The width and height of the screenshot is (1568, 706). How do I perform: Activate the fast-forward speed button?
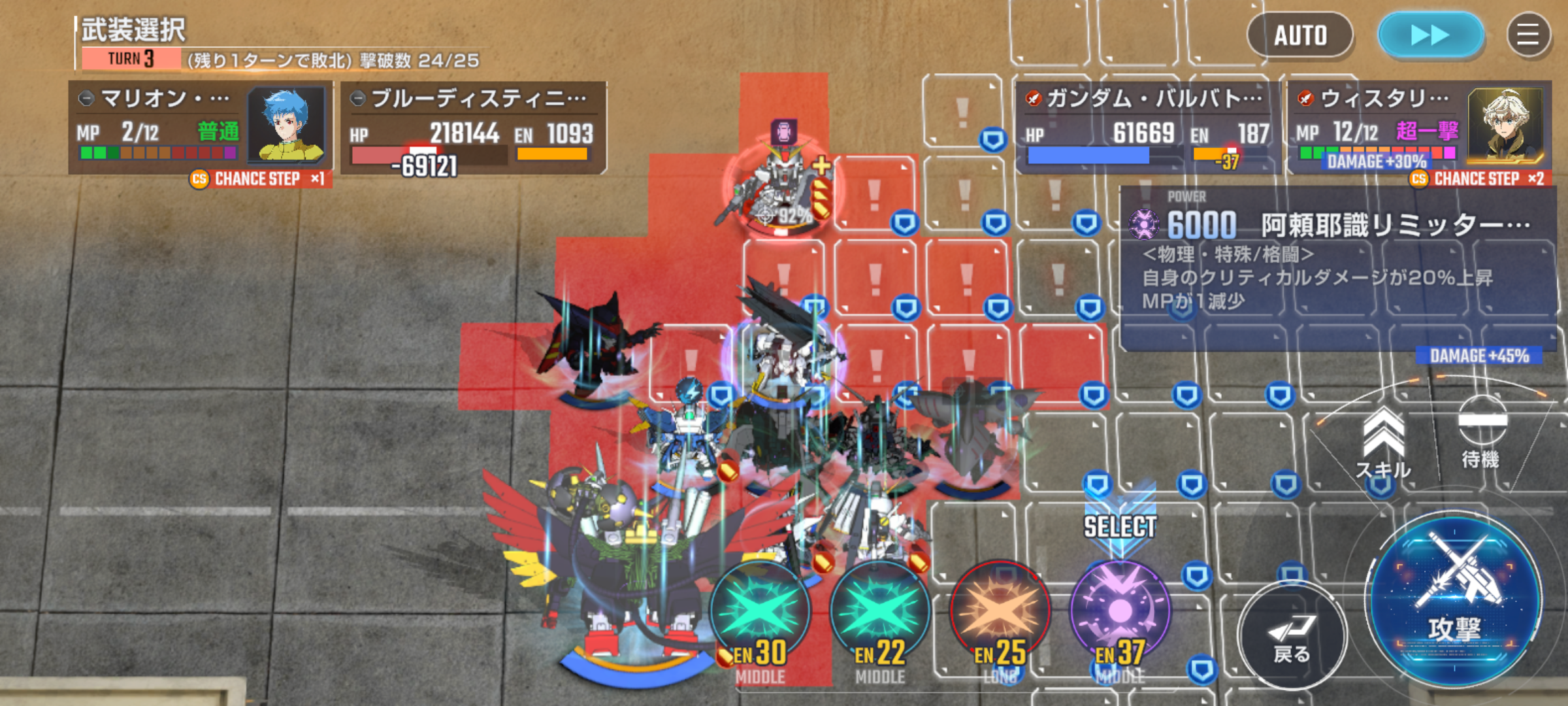1430,35
